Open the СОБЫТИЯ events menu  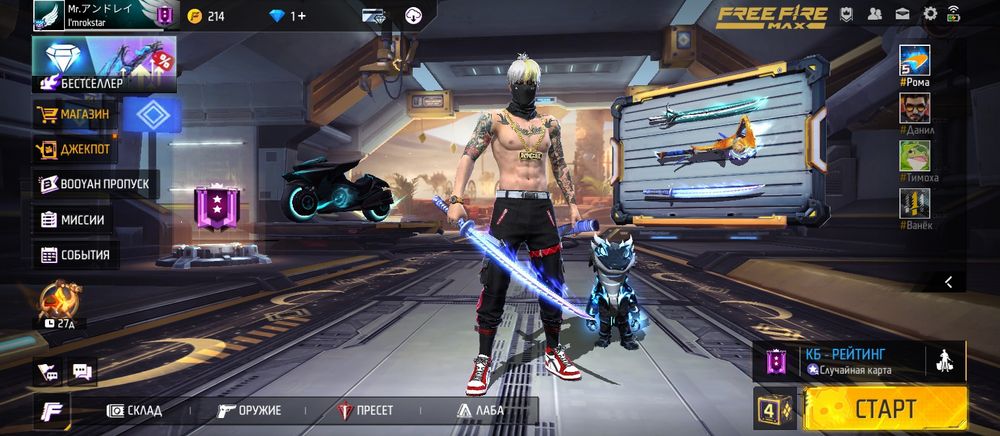pos(79,255)
